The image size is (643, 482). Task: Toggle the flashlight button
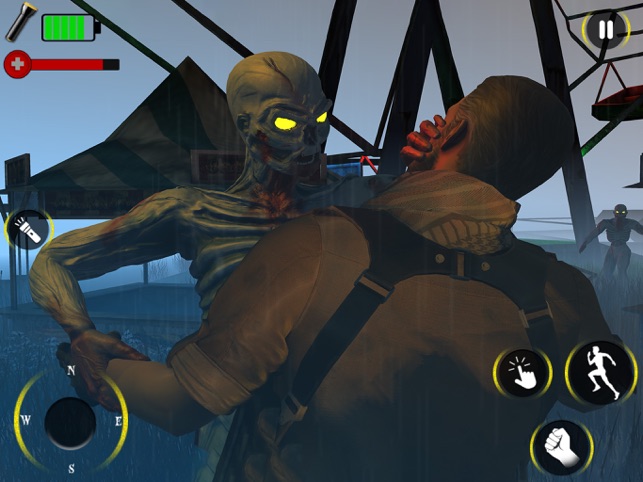tap(27, 231)
